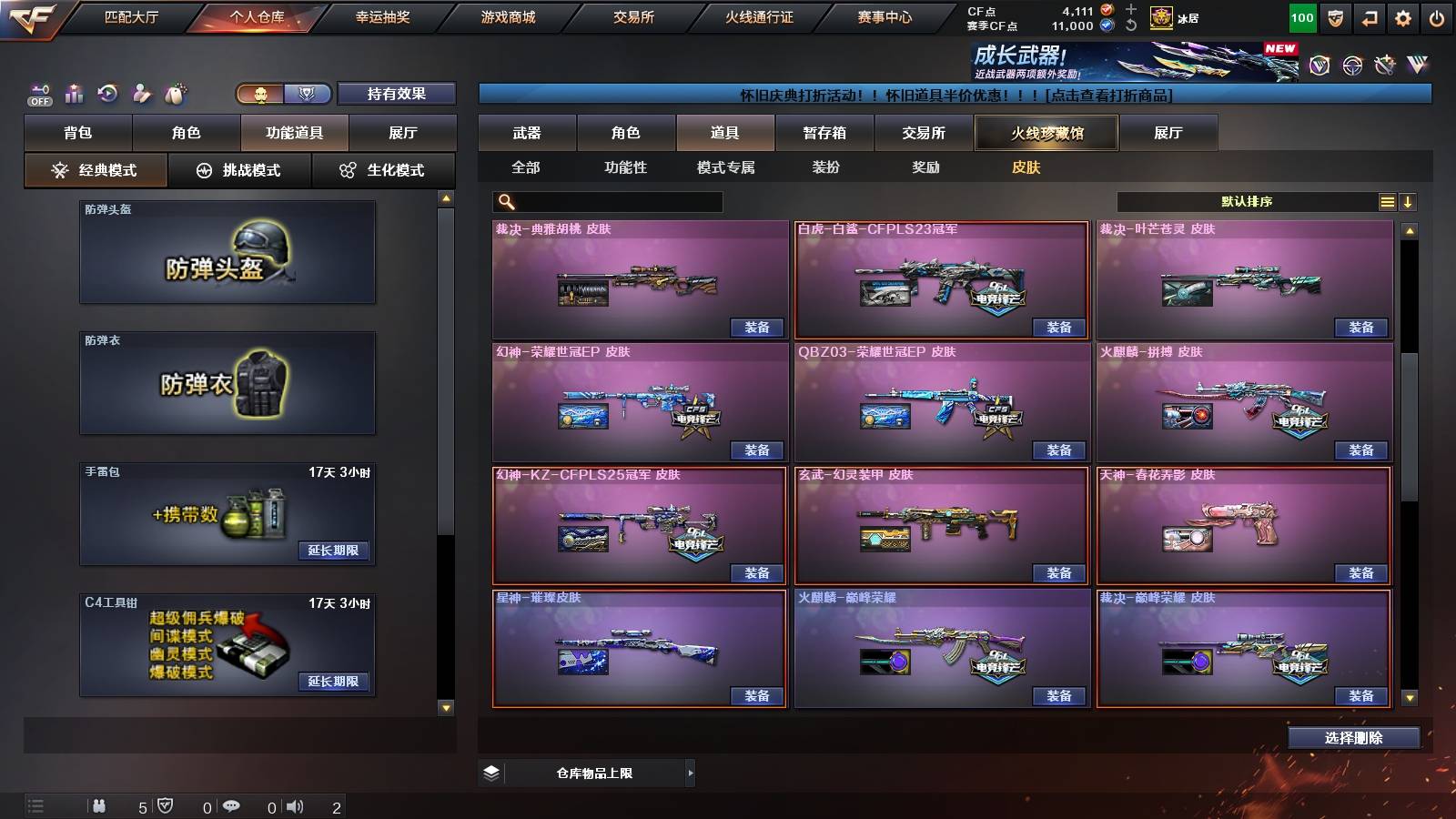Click the power button icon top right
The height and width of the screenshot is (819, 1456).
click(x=1436, y=15)
